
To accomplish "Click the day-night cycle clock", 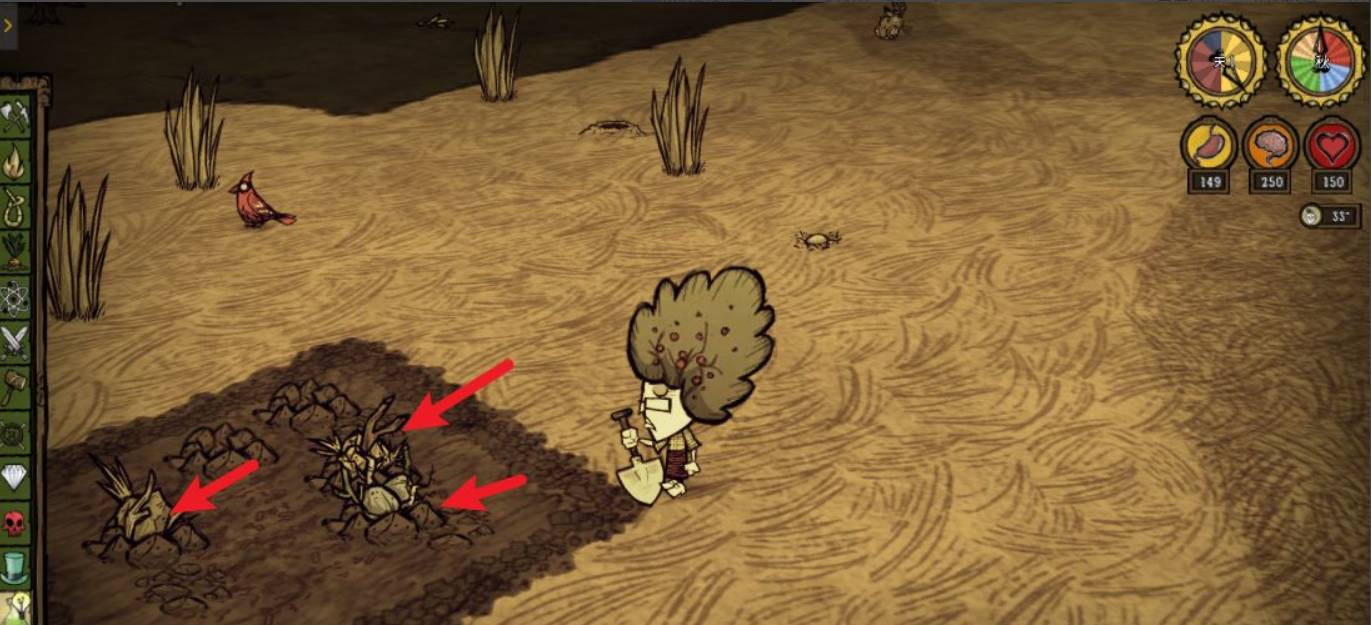I will [x=1221, y=61].
